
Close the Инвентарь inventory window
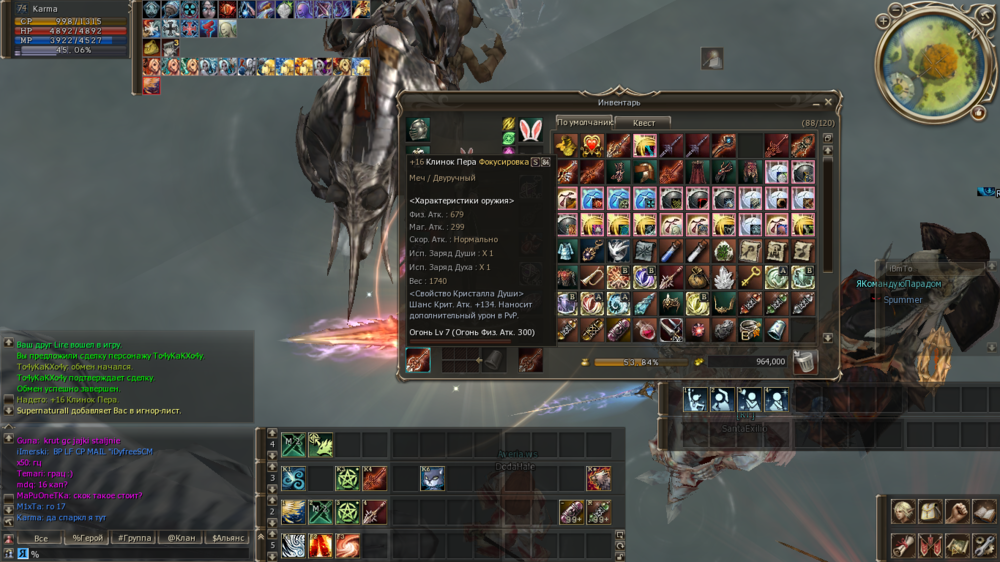828,102
